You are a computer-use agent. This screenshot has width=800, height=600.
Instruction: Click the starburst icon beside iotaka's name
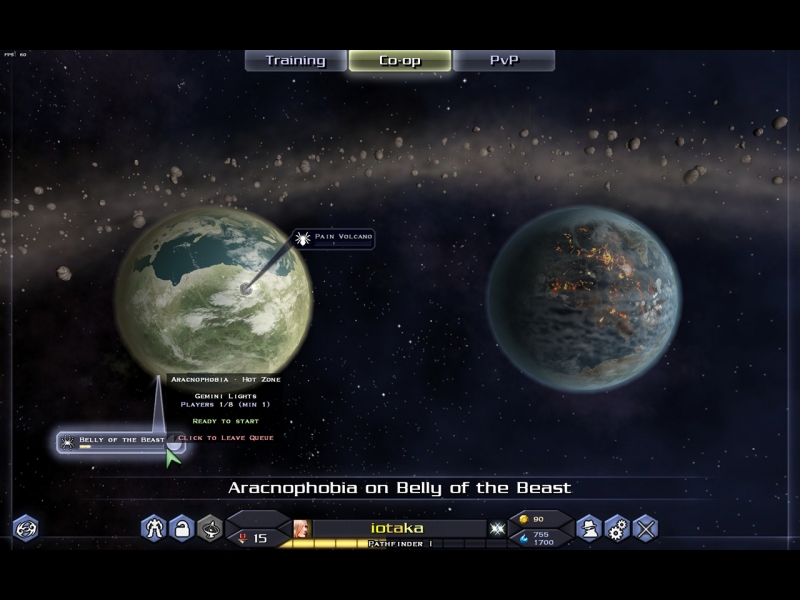[x=497, y=528]
